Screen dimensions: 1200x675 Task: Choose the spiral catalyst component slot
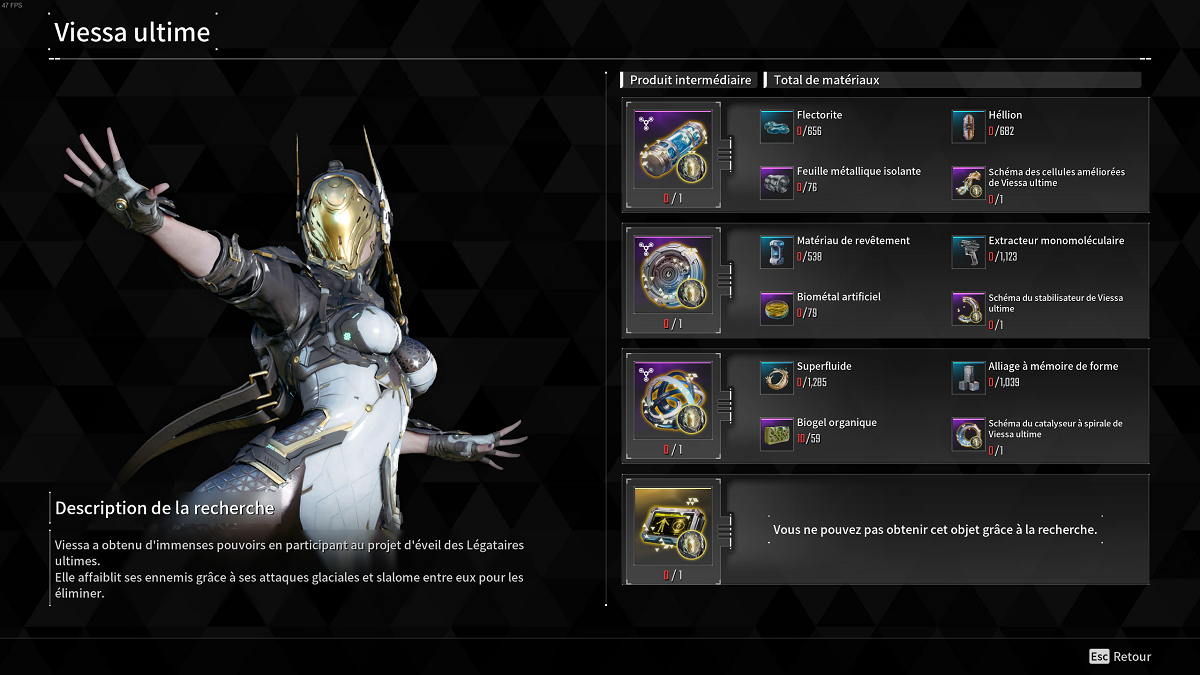click(x=673, y=399)
